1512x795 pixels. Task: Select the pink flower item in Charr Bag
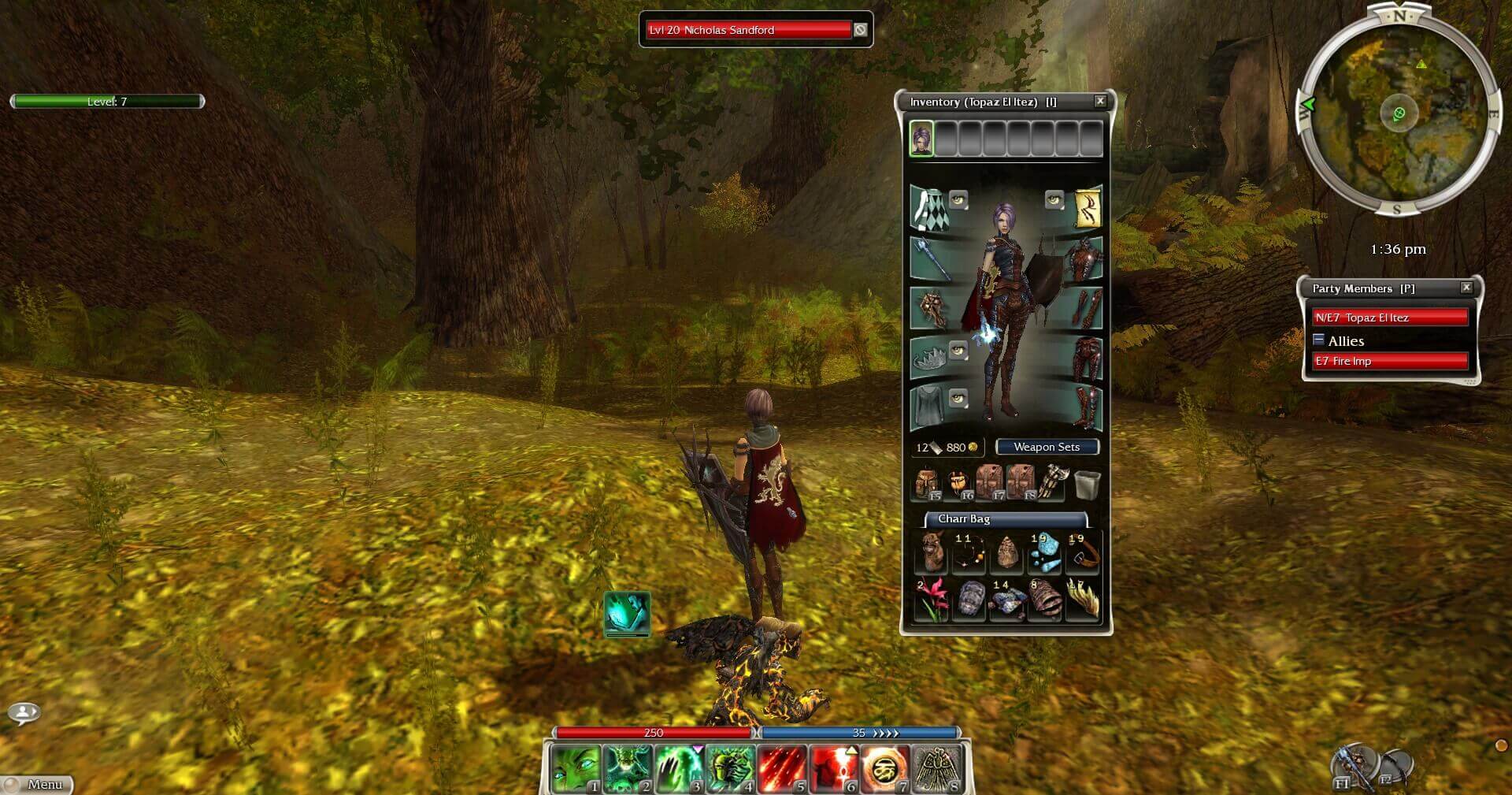coord(934,600)
